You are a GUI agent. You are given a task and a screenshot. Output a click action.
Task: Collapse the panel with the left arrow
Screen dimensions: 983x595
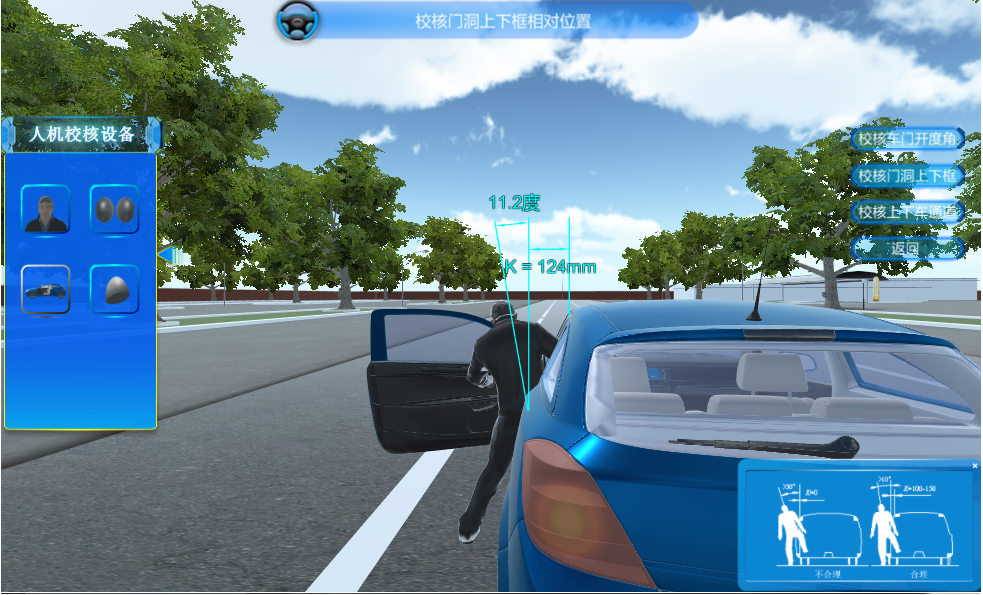coord(165,255)
